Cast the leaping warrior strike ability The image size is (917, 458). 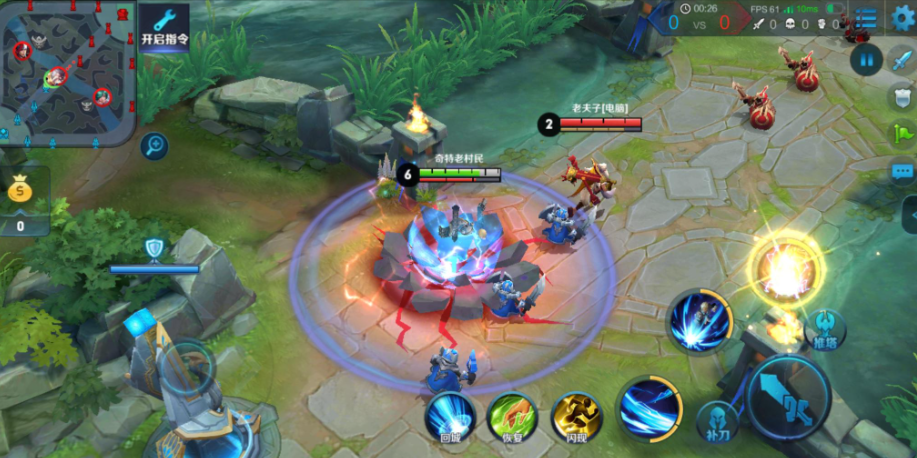click(x=700, y=322)
